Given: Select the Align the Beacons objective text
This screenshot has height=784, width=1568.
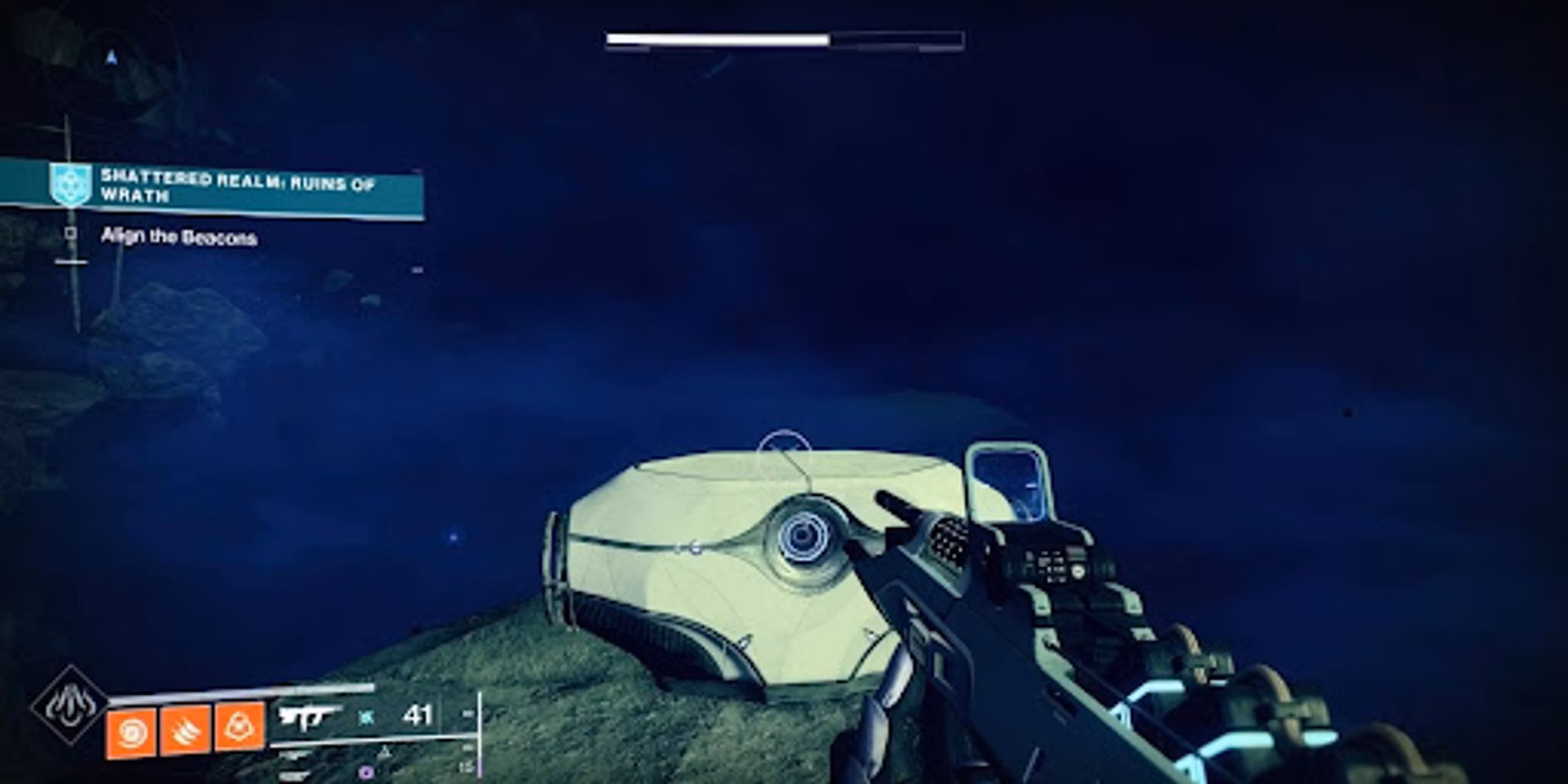Looking at the screenshot, I should point(180,237).
